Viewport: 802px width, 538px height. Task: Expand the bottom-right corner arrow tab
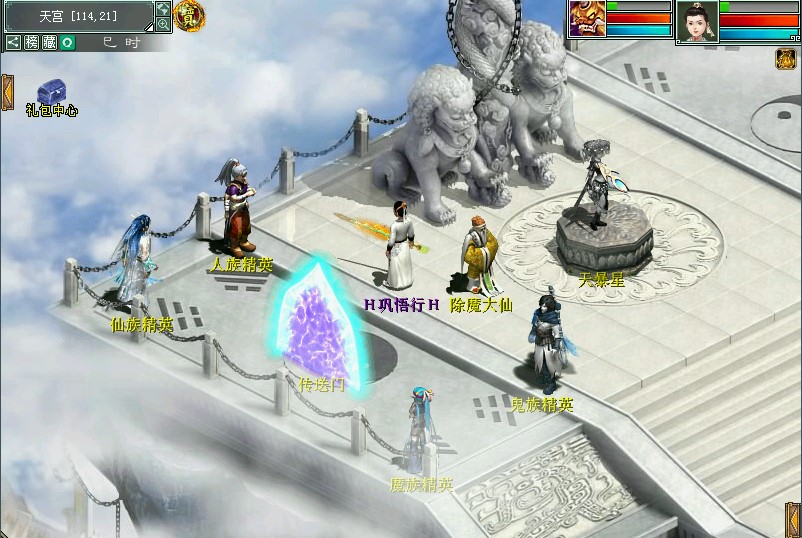[x=792, y=518]
